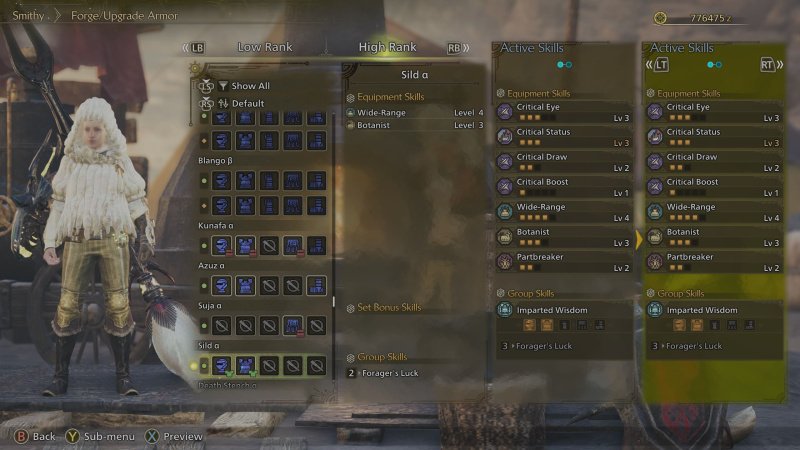Change the Default sort order
The image size is (800, 450).
[247, 103]
